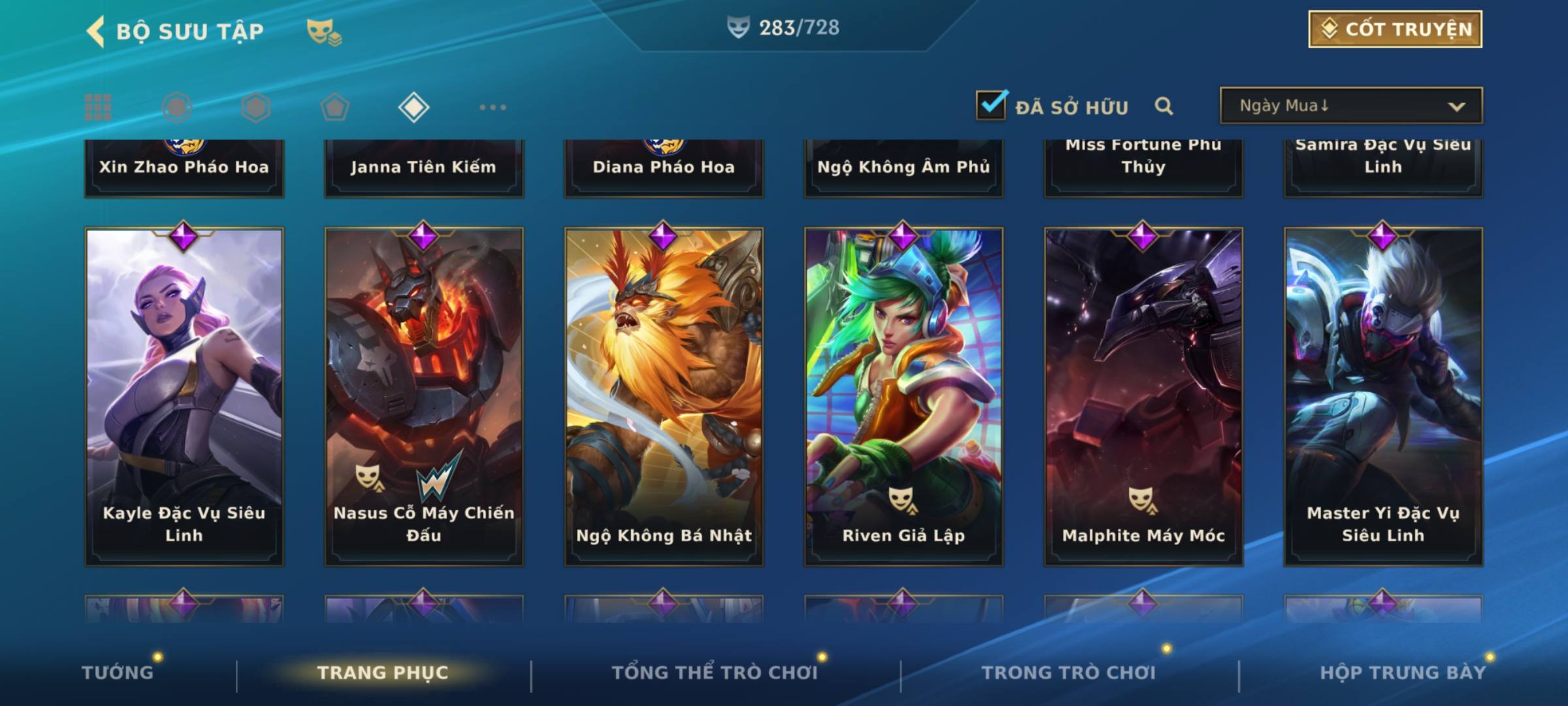Toggle the Đã Sở Hữu checkbox

991,105
